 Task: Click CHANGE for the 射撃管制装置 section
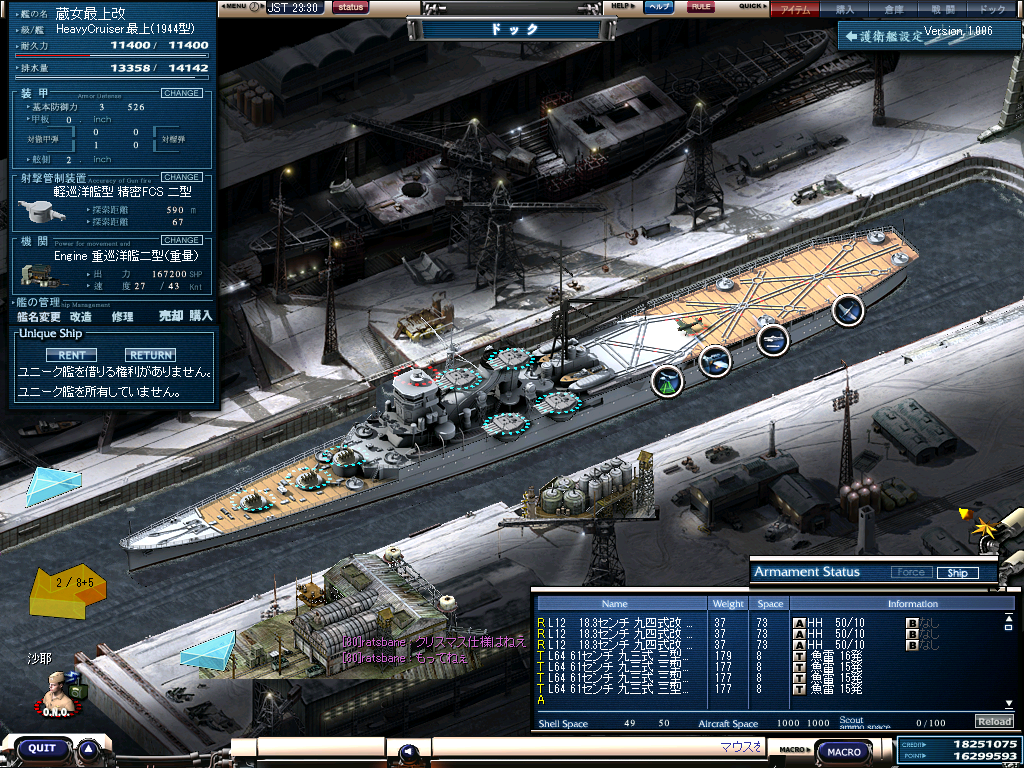click(x=181, y=177)
